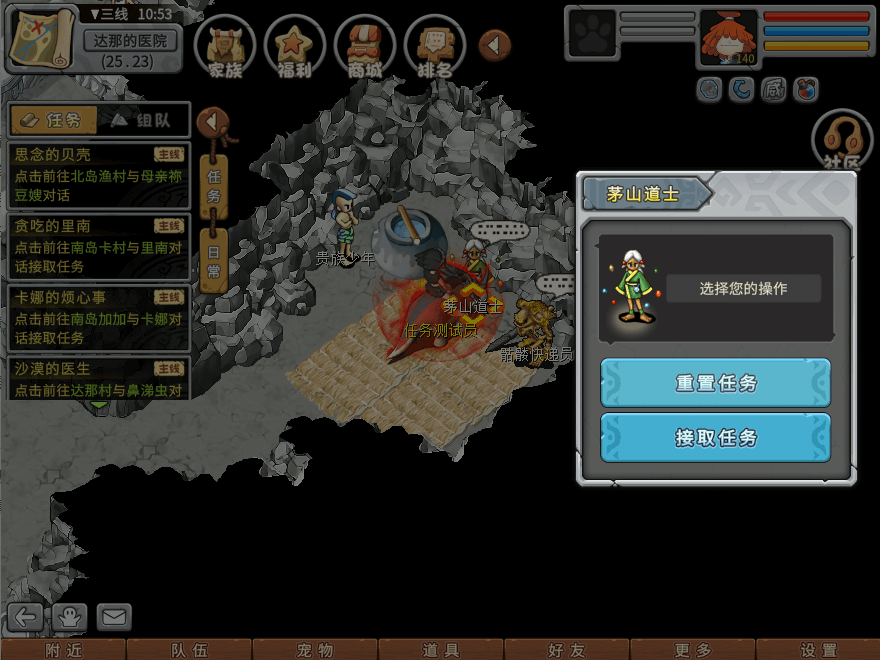Select the 任务 quest tab
The image size is (880, 660).
(53, 120)
